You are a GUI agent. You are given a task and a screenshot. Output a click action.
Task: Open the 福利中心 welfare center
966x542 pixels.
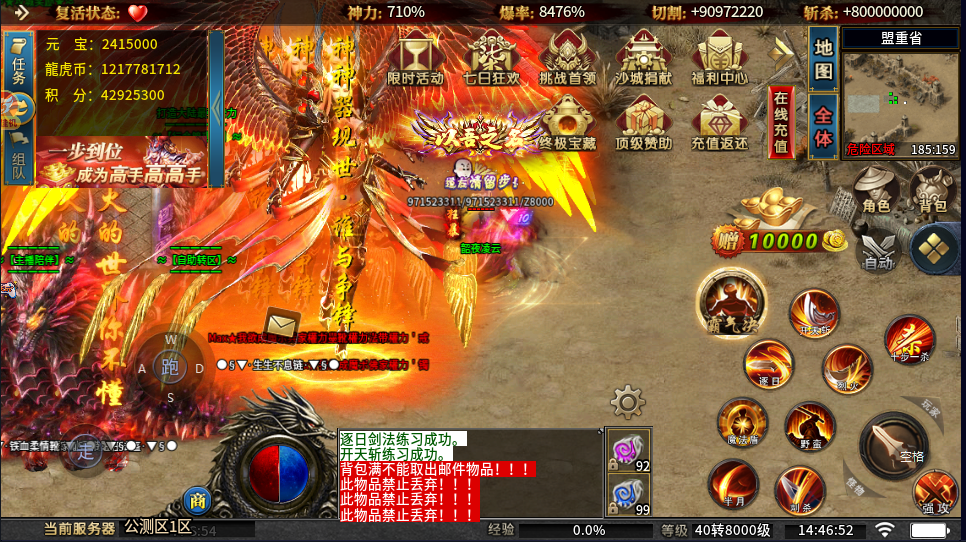[719, 58]
